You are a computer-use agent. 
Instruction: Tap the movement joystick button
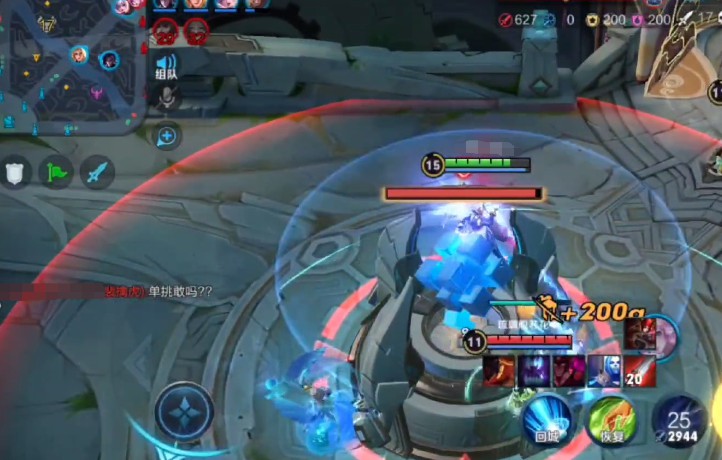(x=184, y=412)
